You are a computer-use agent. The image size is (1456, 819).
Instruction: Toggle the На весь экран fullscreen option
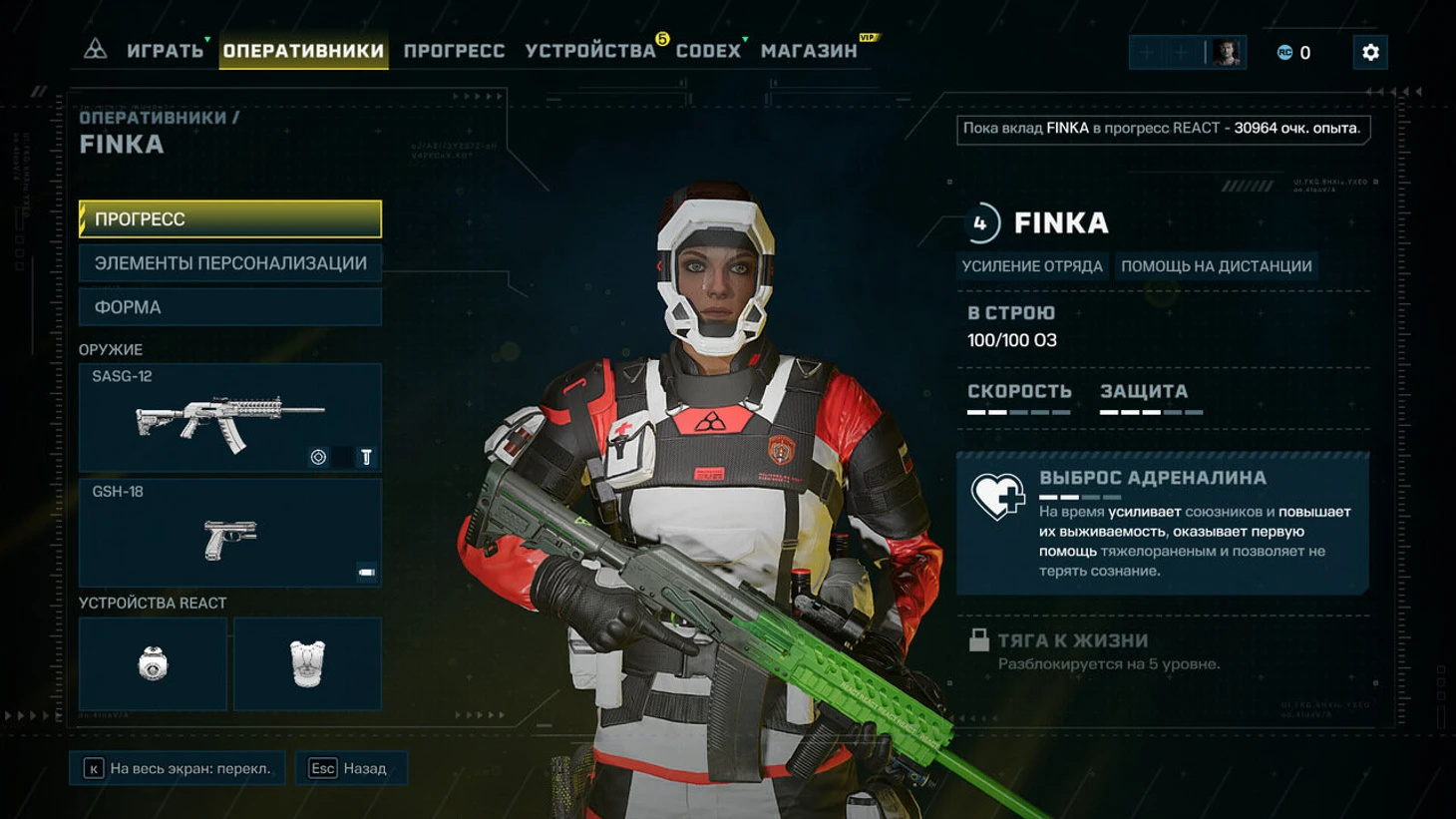point(178,768)
